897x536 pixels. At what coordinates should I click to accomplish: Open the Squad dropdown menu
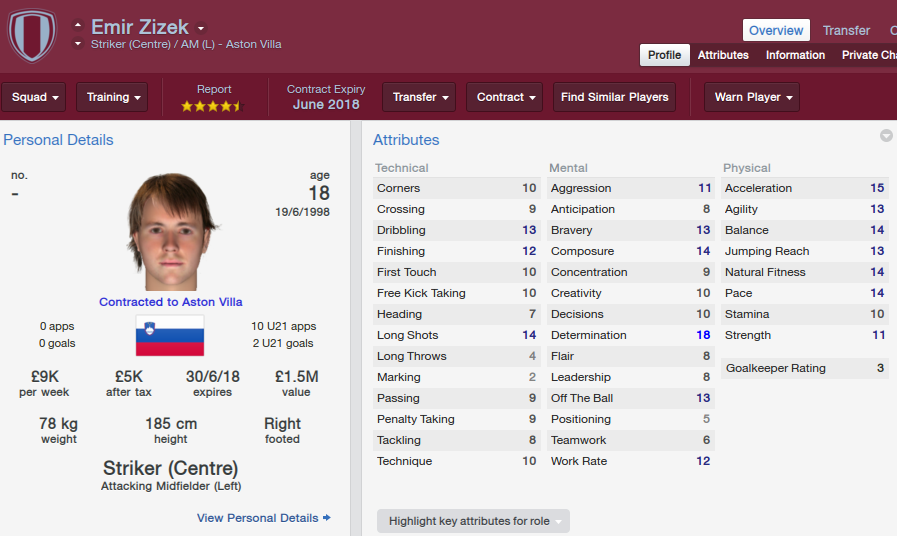[x=35, y=97]
